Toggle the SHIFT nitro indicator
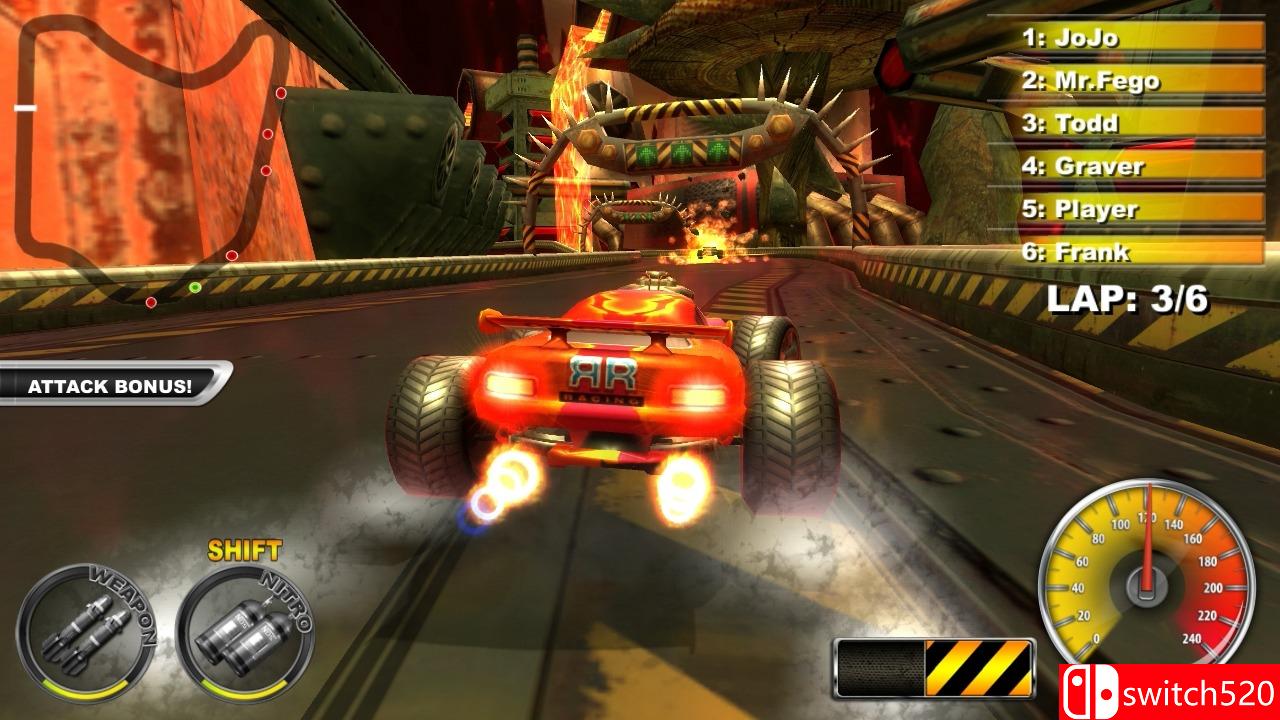Image resolution: width=1280 pixels, height=720 pixels. (245, 549)
